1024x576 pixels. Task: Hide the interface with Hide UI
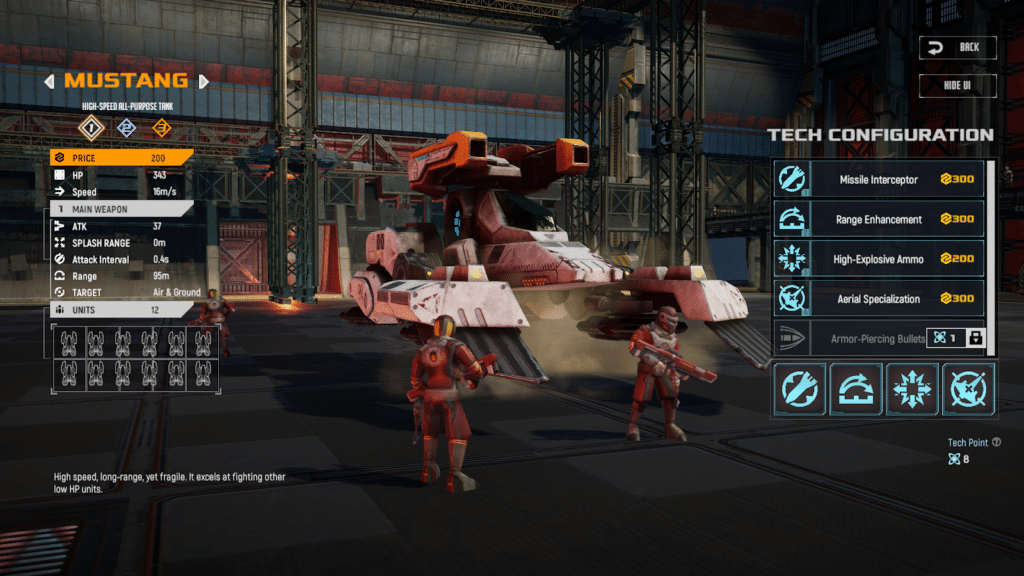(958, 85)
